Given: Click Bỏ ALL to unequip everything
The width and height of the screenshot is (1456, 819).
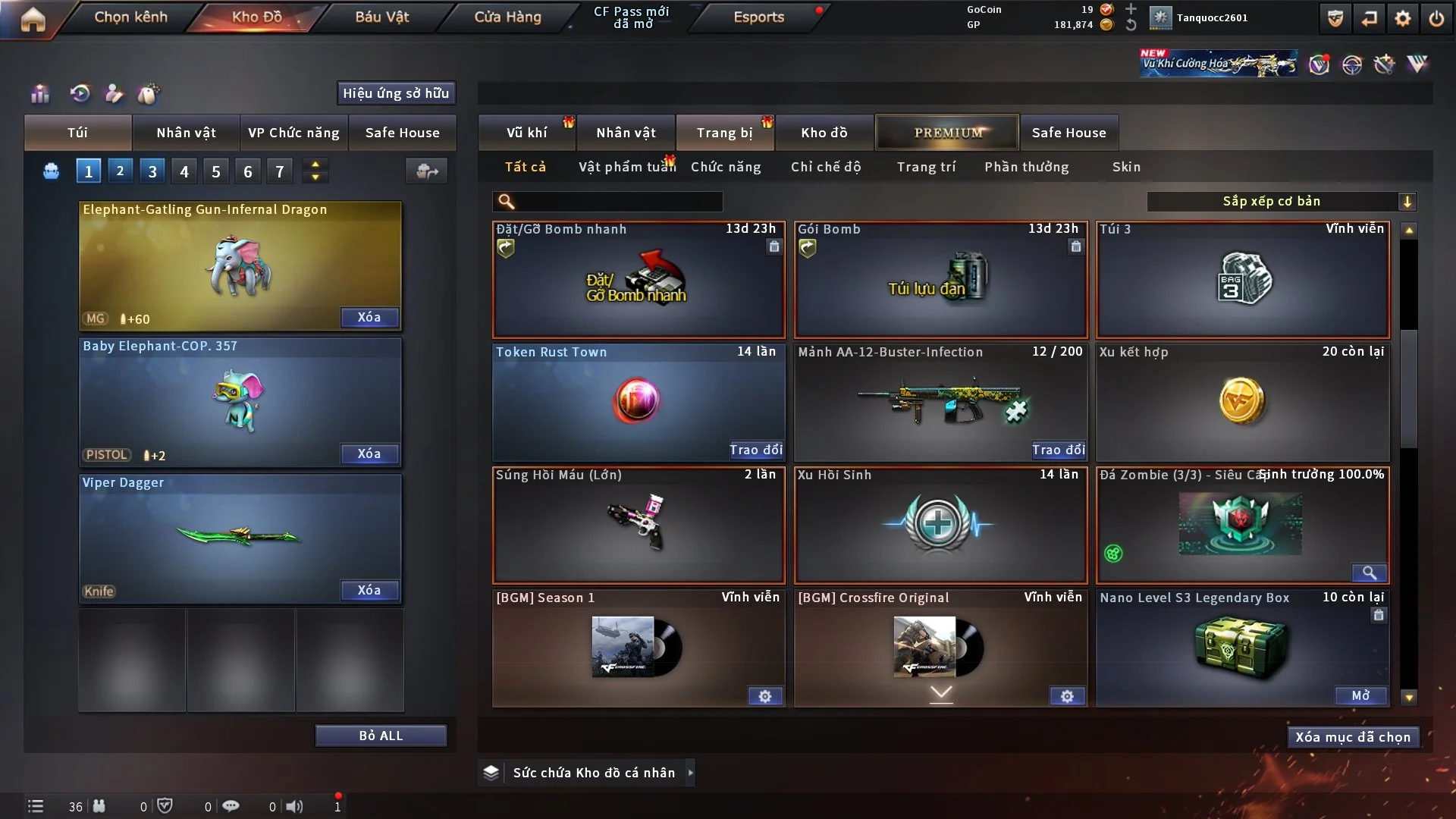Looking at the screenshot, I should [x=381, y=736].
